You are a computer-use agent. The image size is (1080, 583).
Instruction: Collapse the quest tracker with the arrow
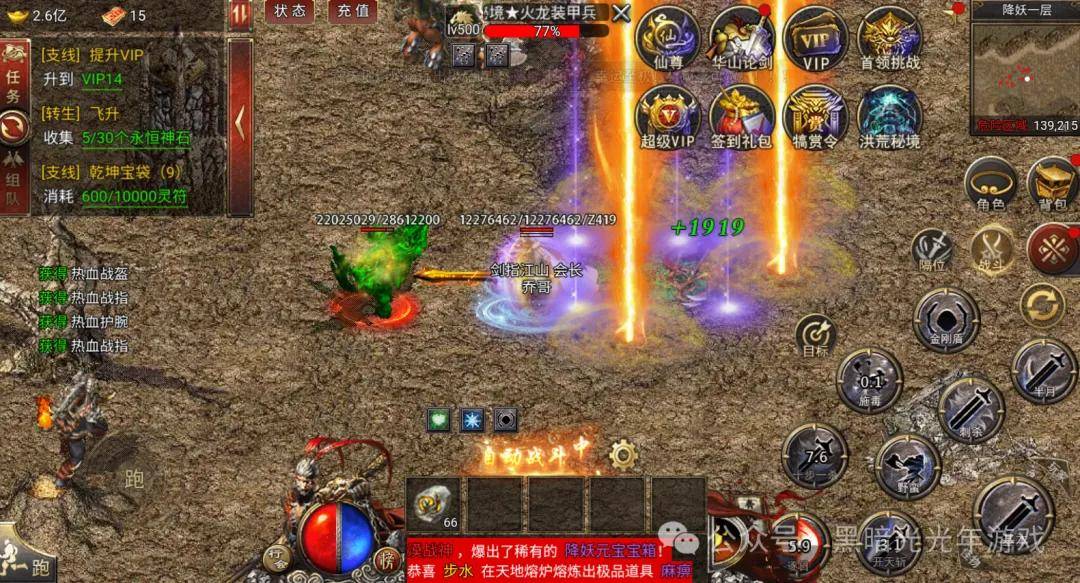point(240,124)
